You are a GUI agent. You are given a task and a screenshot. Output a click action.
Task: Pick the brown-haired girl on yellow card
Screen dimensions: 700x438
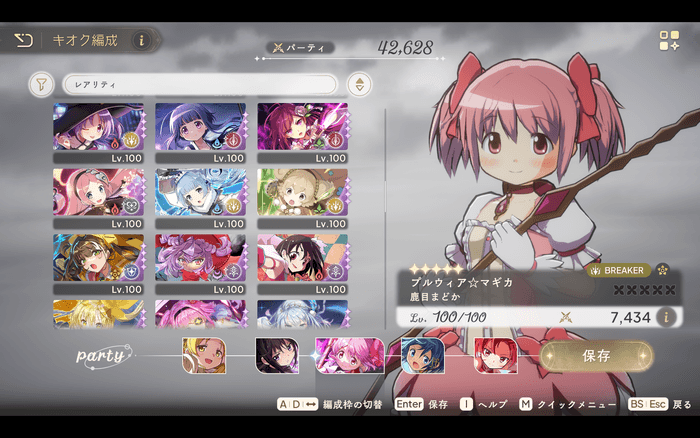[x=98, y=257]
